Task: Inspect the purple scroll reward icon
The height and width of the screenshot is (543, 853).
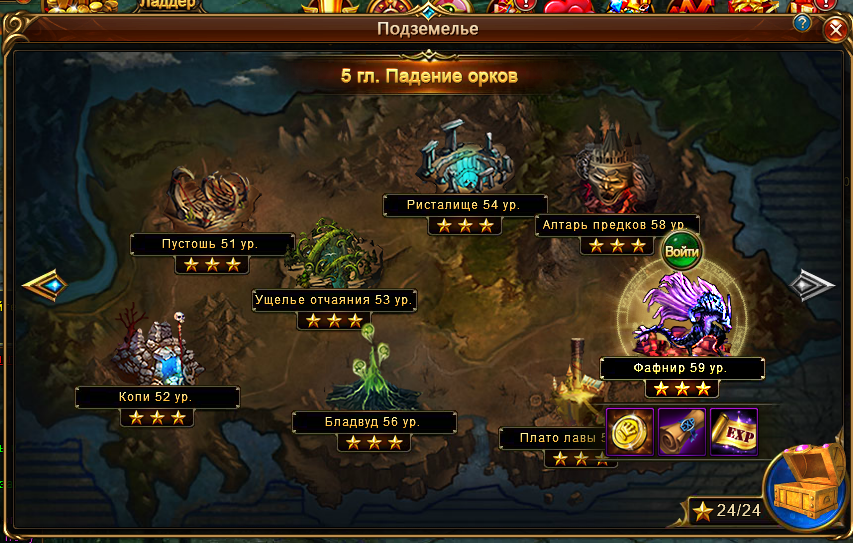Action: coord(682,431)
